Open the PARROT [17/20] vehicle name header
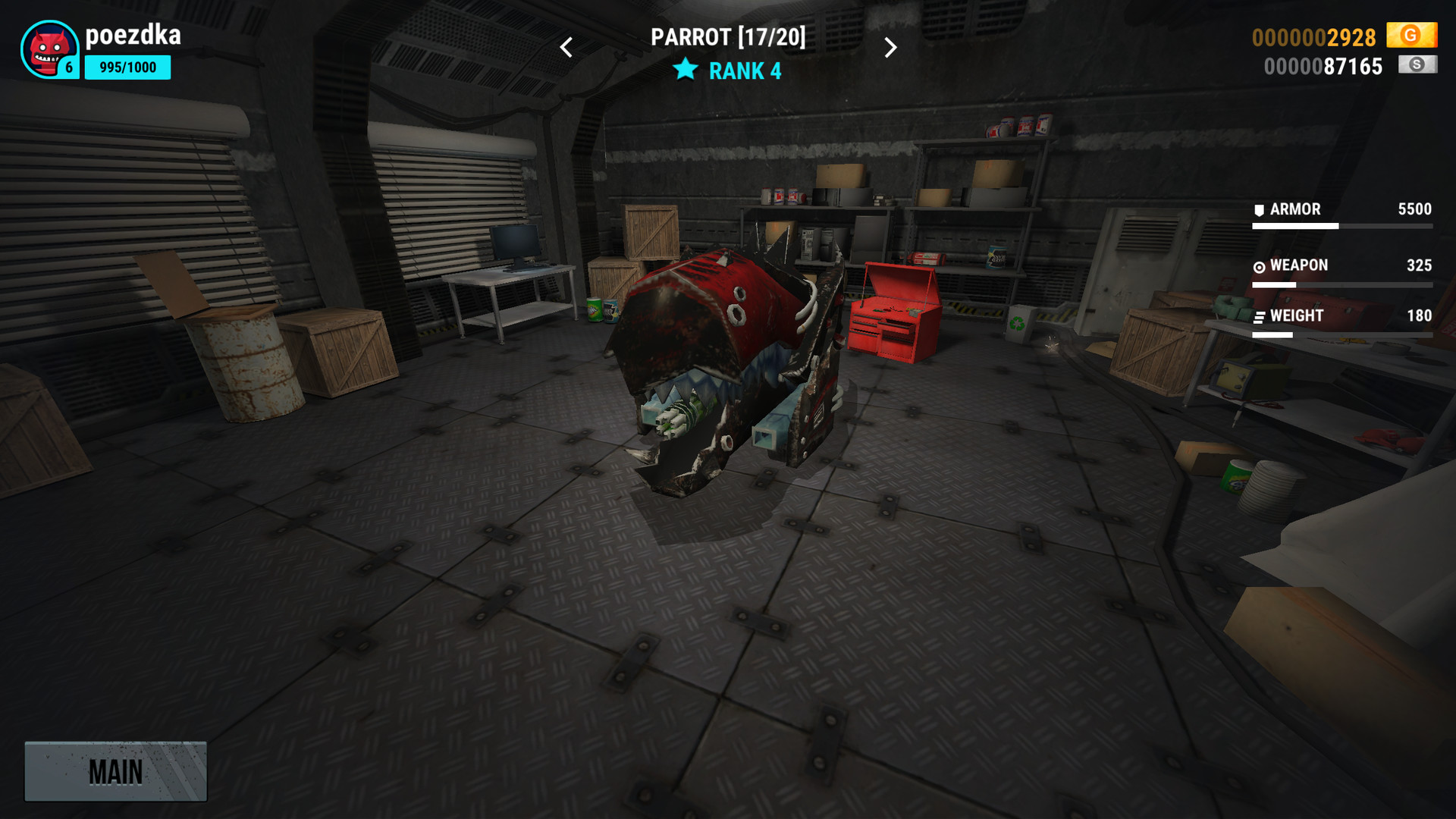The height and width of the screenshot is (819, 1456). (728, 36)
